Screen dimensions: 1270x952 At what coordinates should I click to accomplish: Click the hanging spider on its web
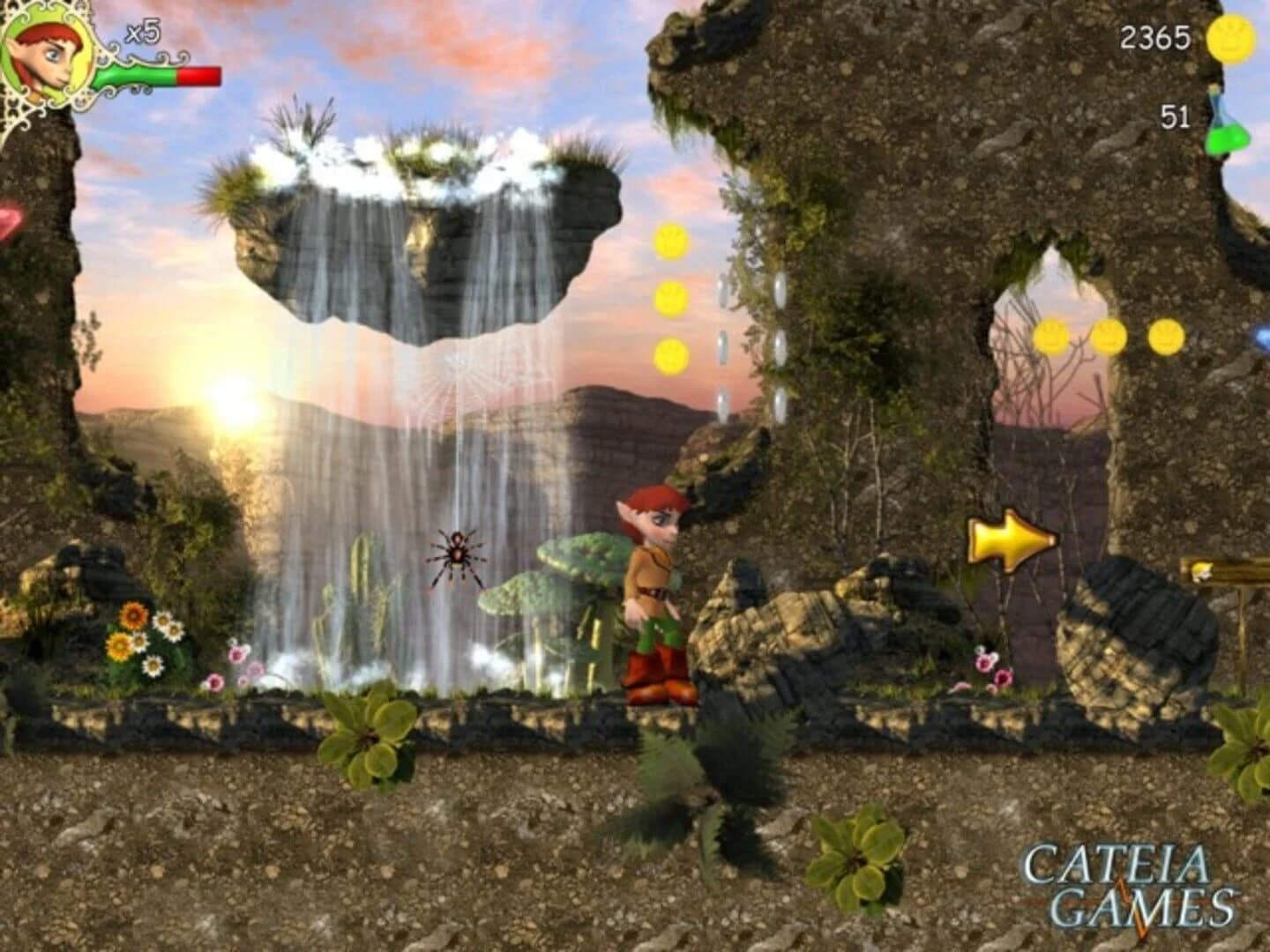(459, 555)
